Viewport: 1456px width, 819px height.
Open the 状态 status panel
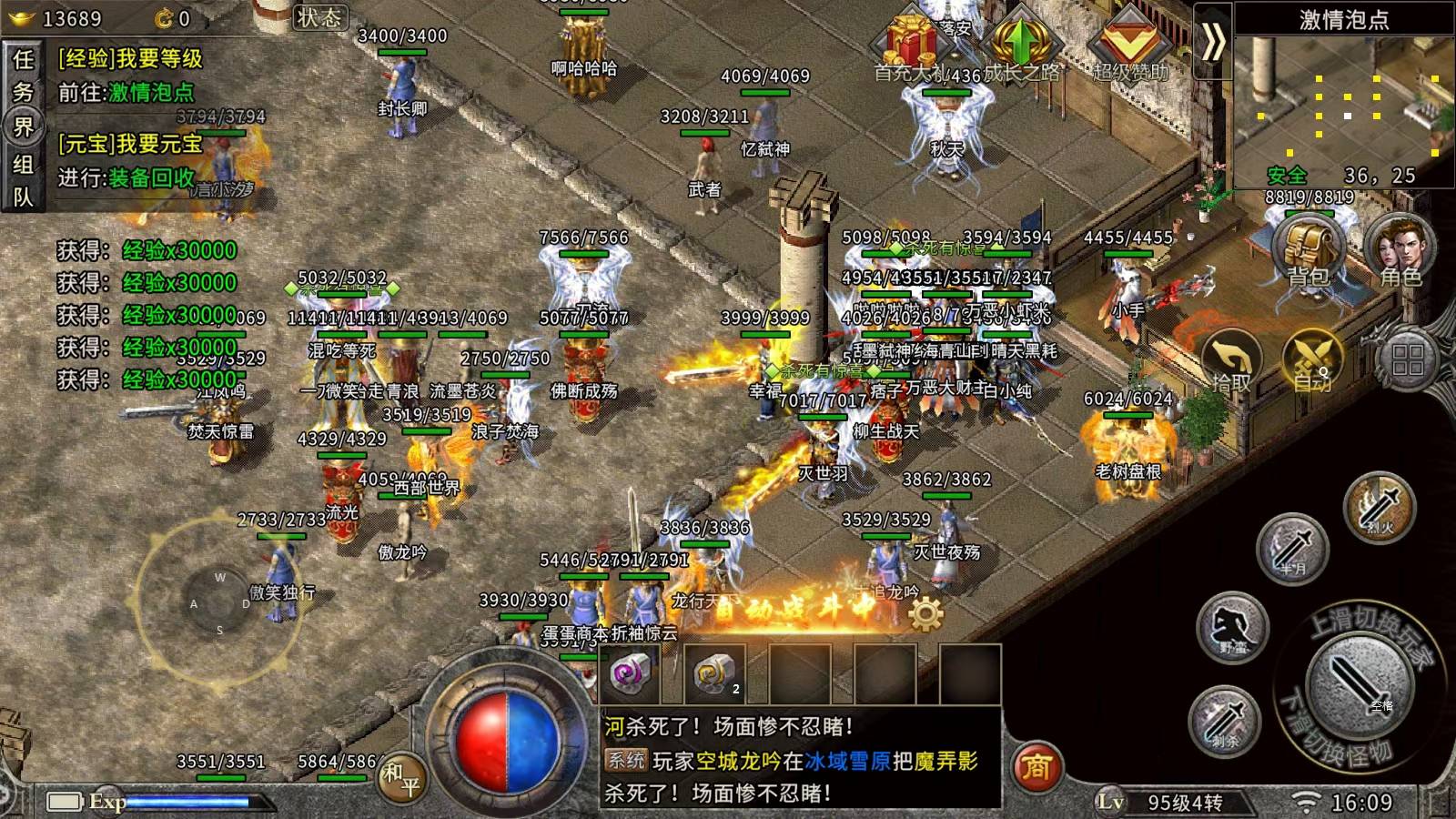tap(319, 18)
